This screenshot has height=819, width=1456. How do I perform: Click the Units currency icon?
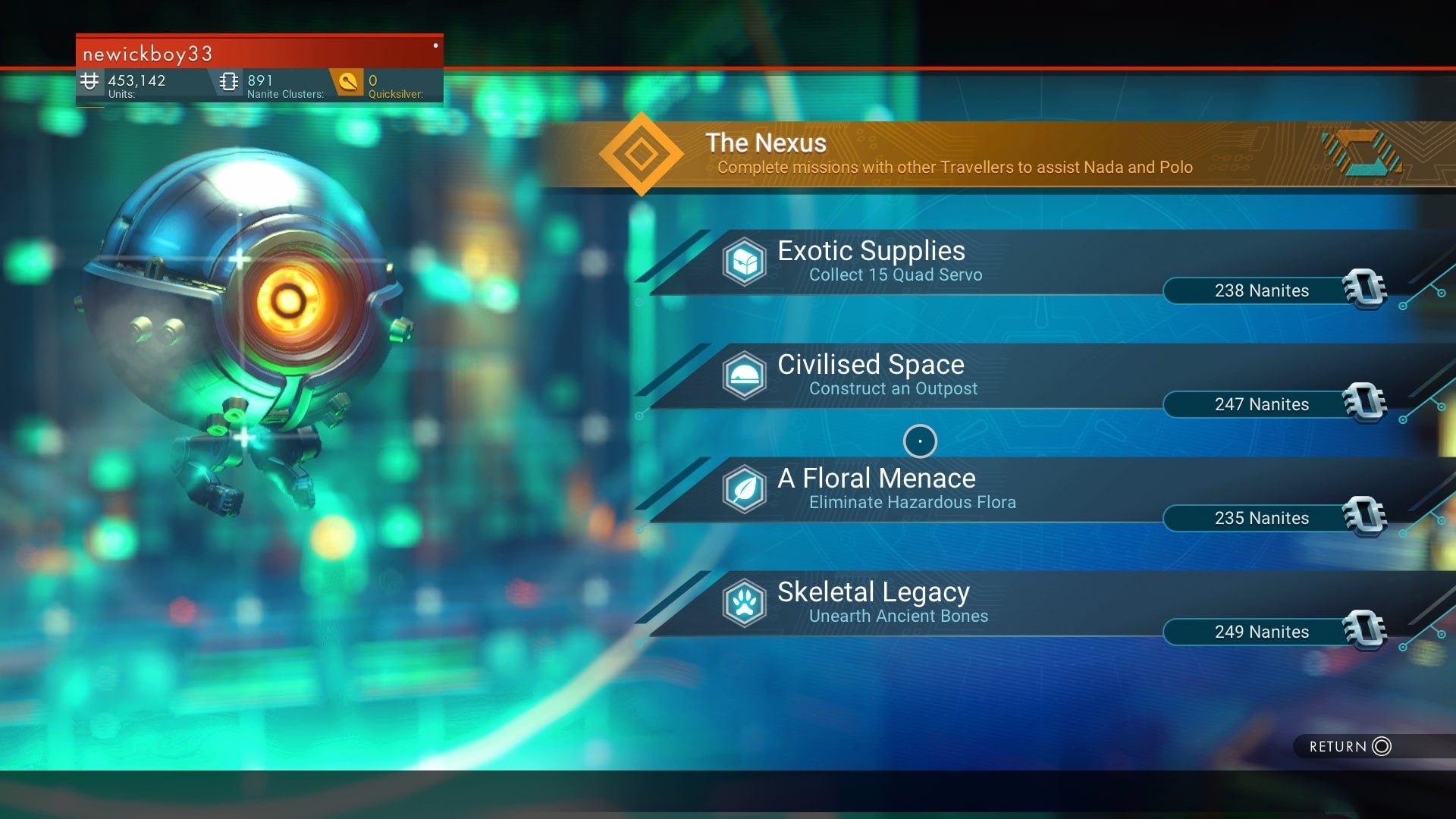pyautogui.click(x=90, y=81)
